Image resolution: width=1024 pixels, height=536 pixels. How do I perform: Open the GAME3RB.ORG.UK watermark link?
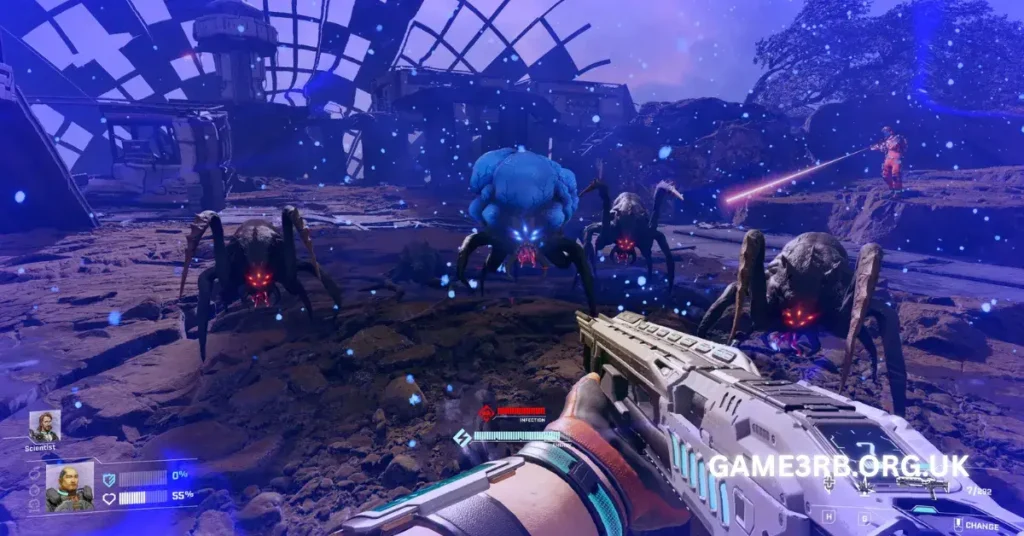[838, 466]
